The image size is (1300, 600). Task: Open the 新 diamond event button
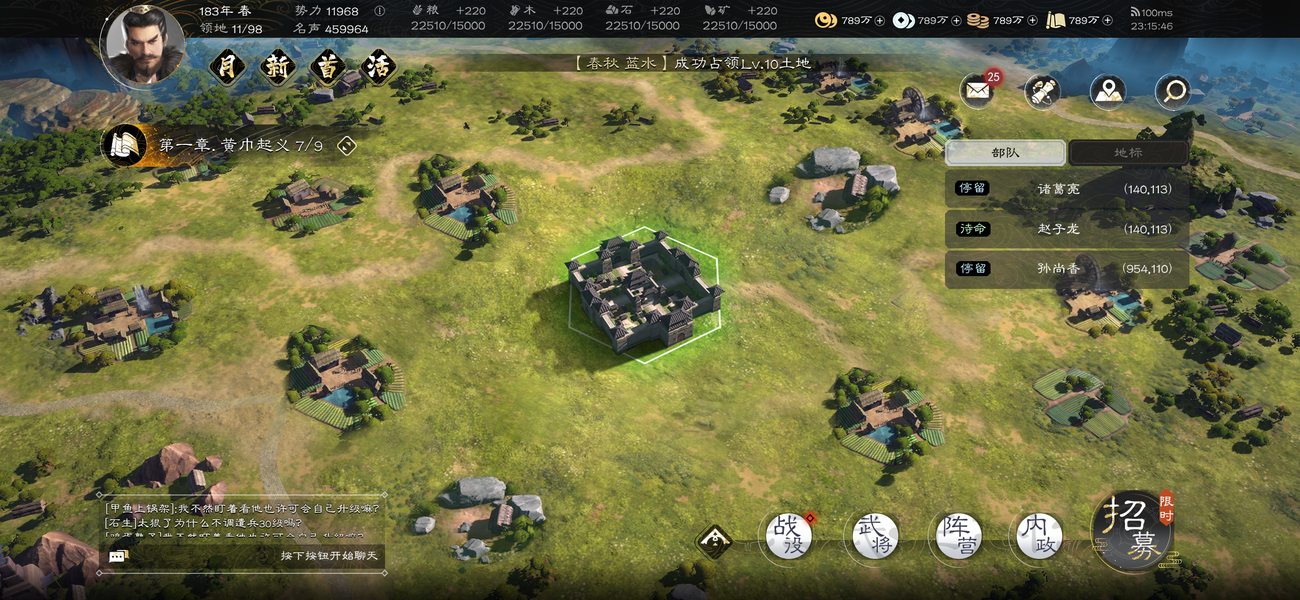pyautogui.click(x=276, y=69)
